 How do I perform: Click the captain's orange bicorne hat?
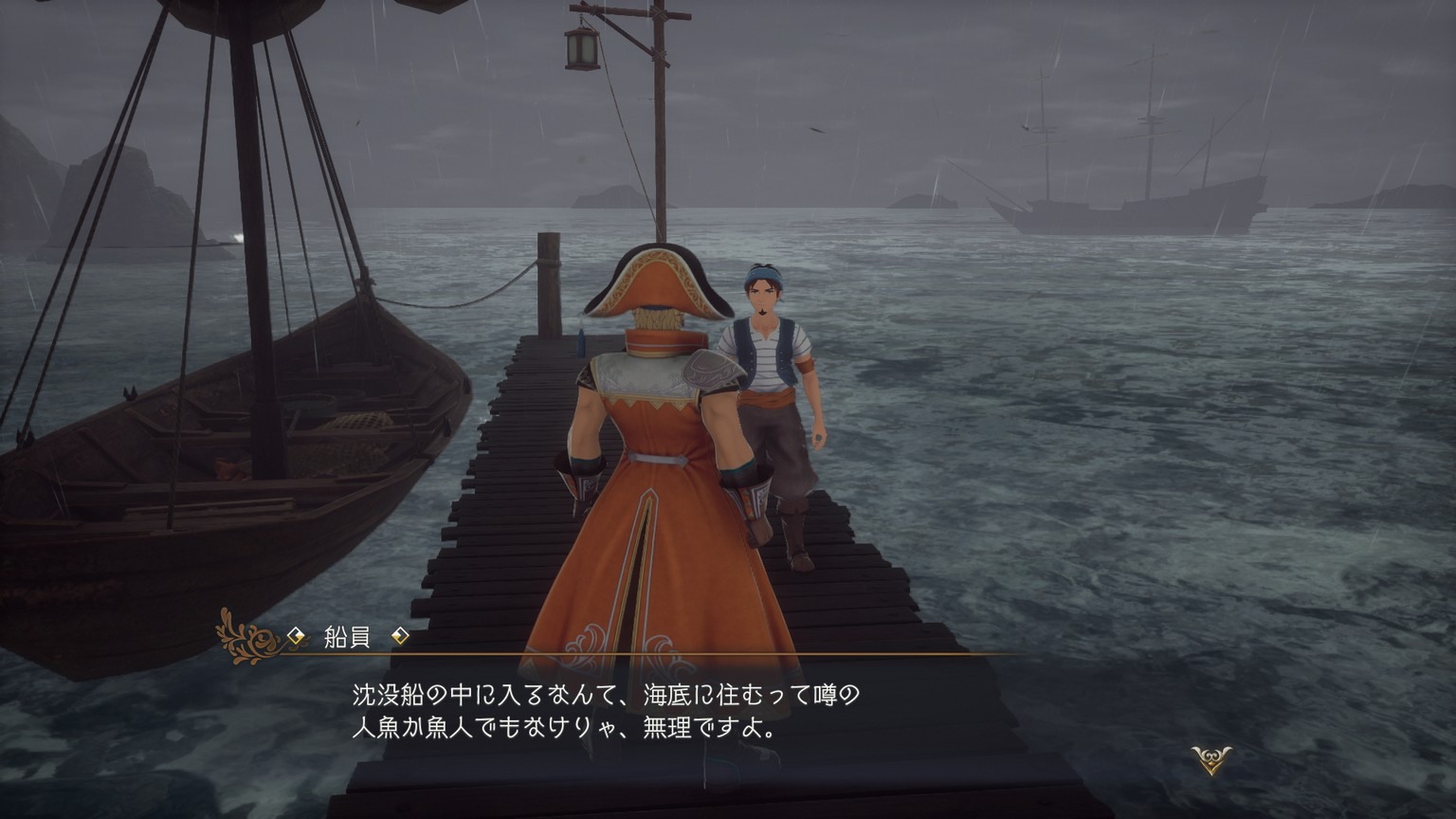tap(652, 279)
